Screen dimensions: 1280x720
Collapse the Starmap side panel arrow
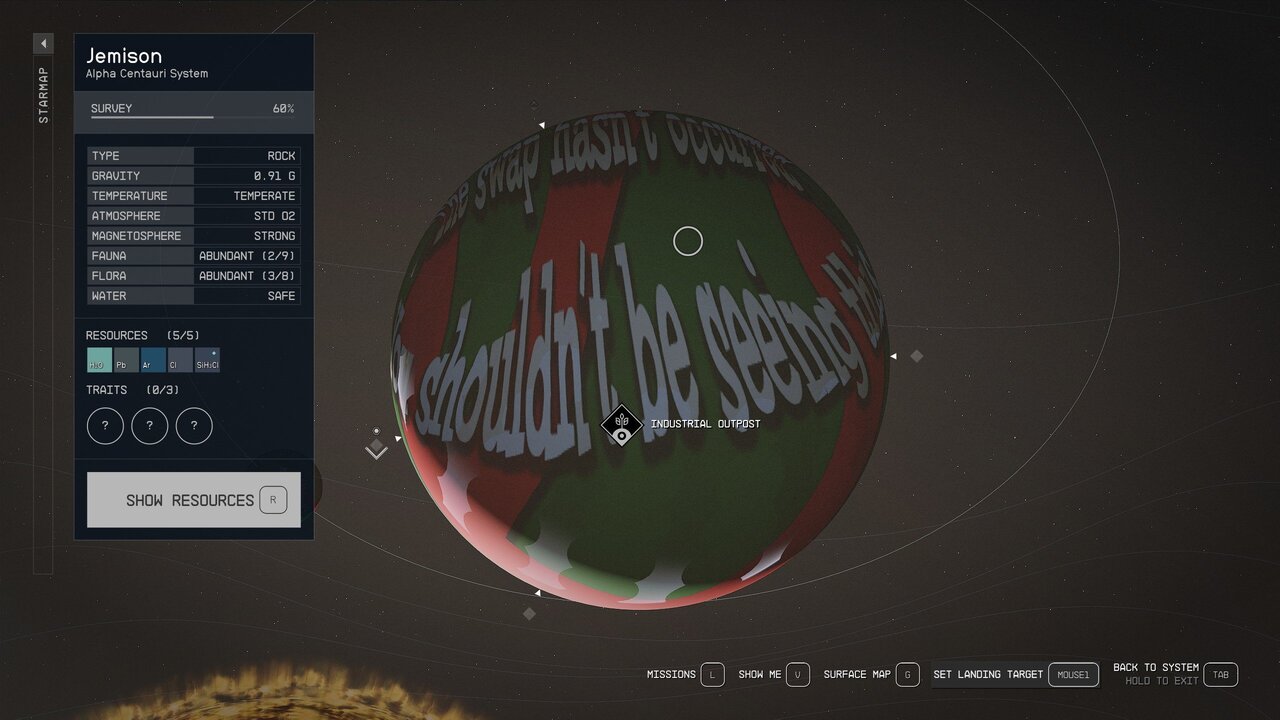coord(43,44)
